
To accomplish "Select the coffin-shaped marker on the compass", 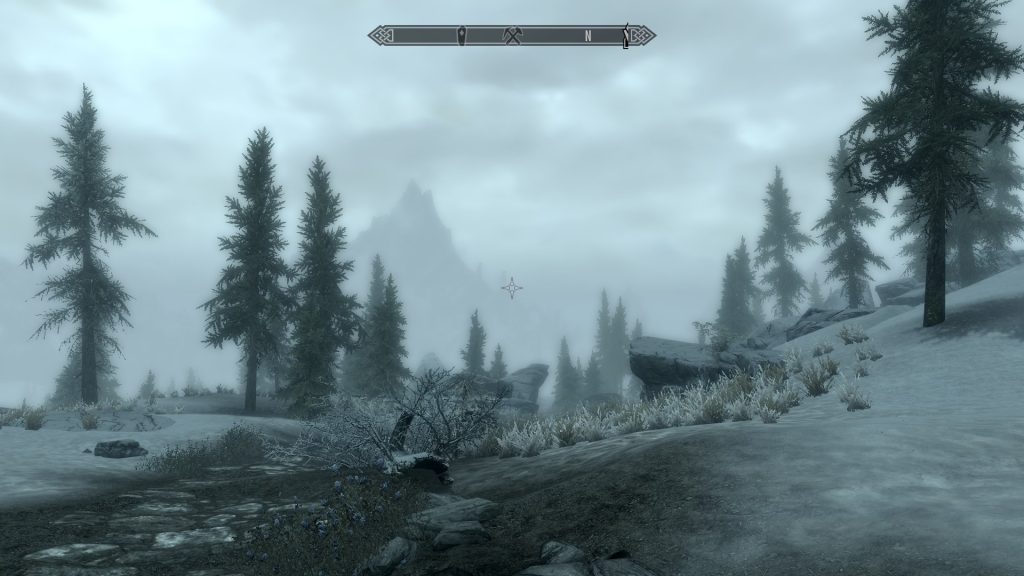I will [461, 36].
